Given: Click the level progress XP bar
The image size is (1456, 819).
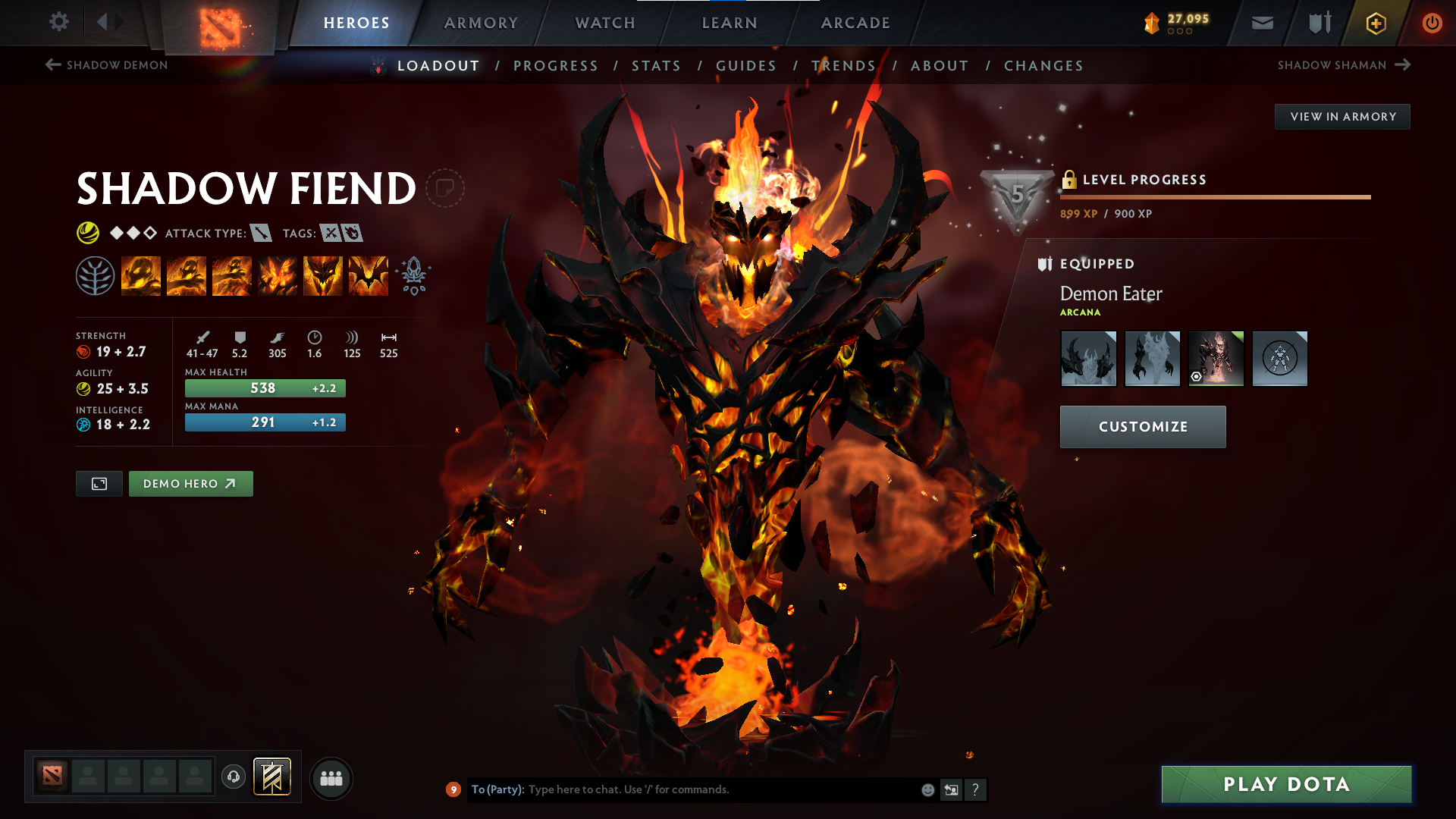Looking at the screenshot, I should point(1213,197).
